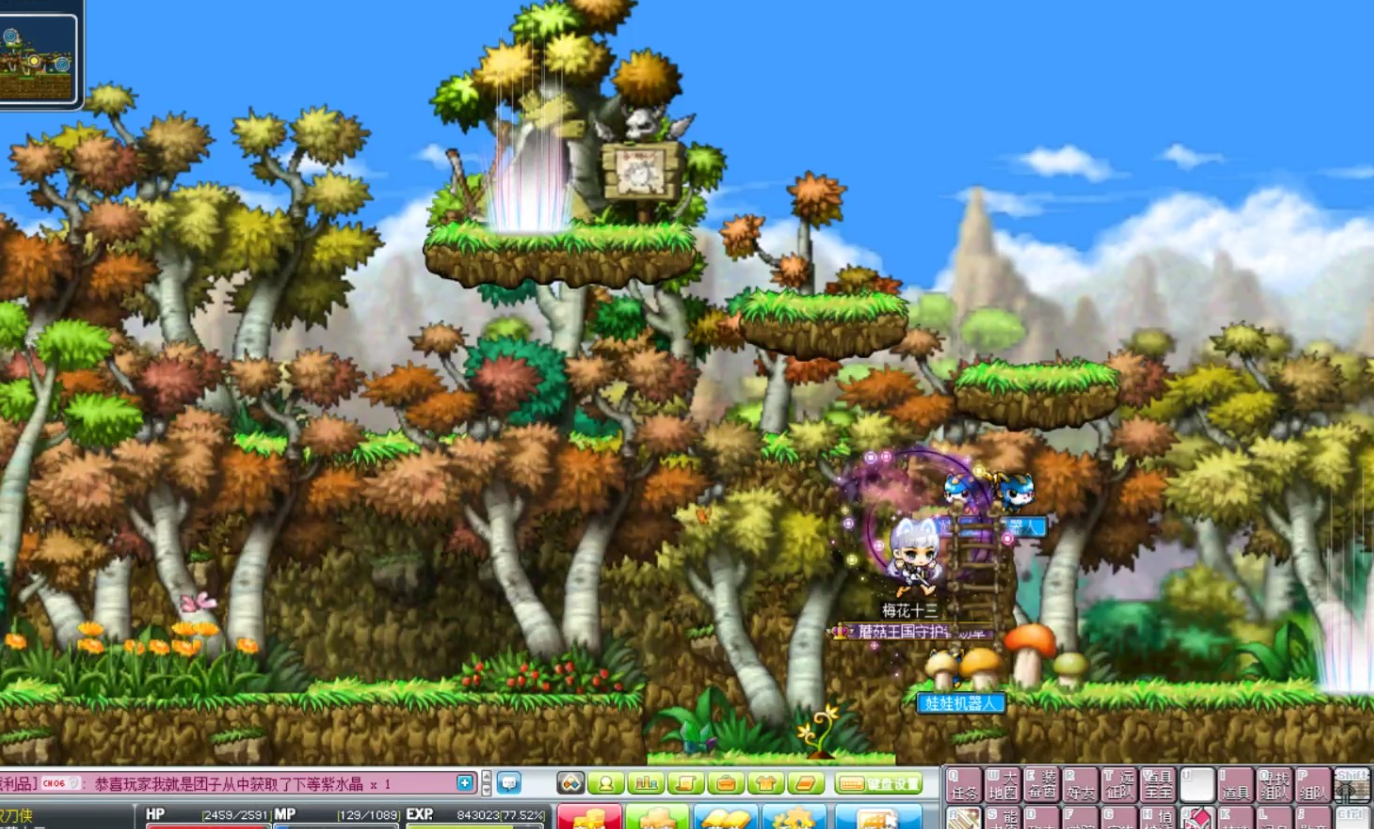
Task: Open the chat speech bubble button
Action: click(509, 783)
